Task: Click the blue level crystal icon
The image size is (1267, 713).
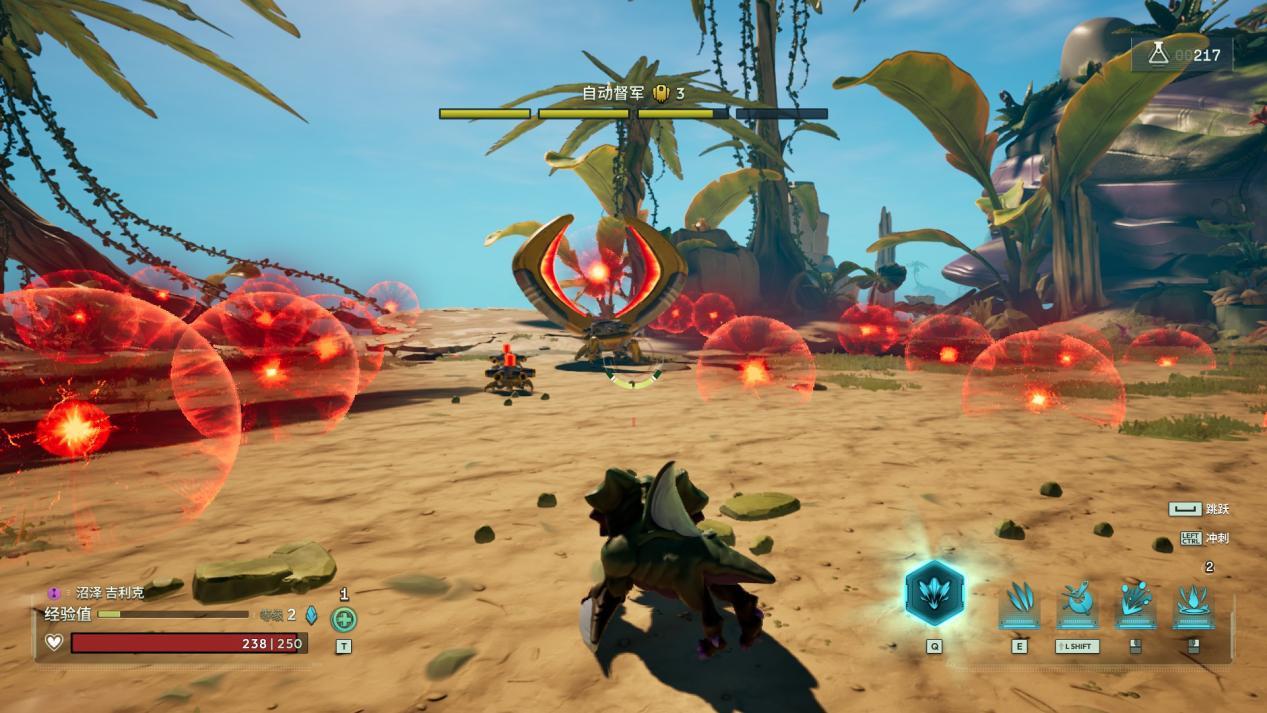Action: click(311, 615)
